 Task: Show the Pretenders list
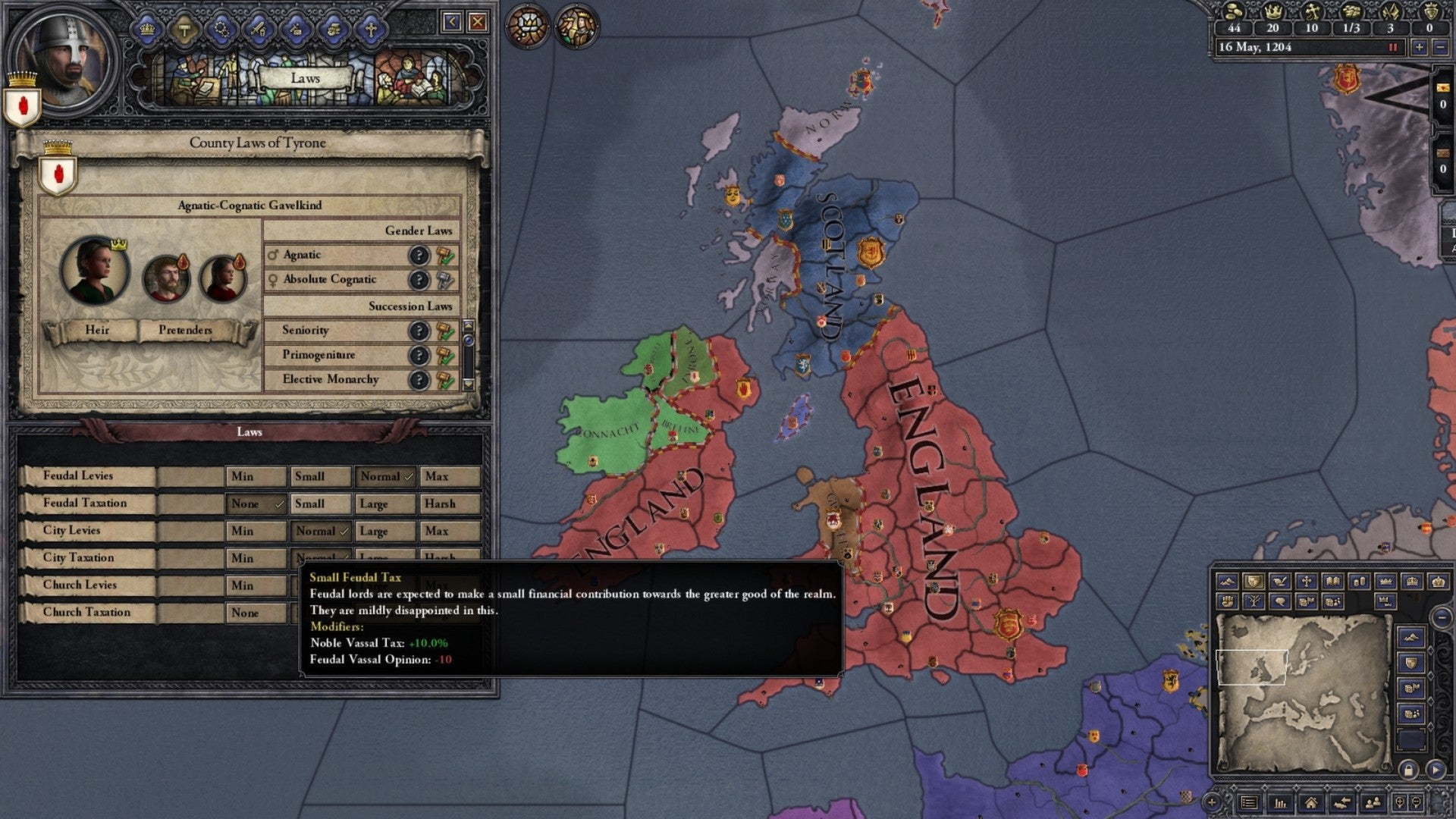(185, 330)
